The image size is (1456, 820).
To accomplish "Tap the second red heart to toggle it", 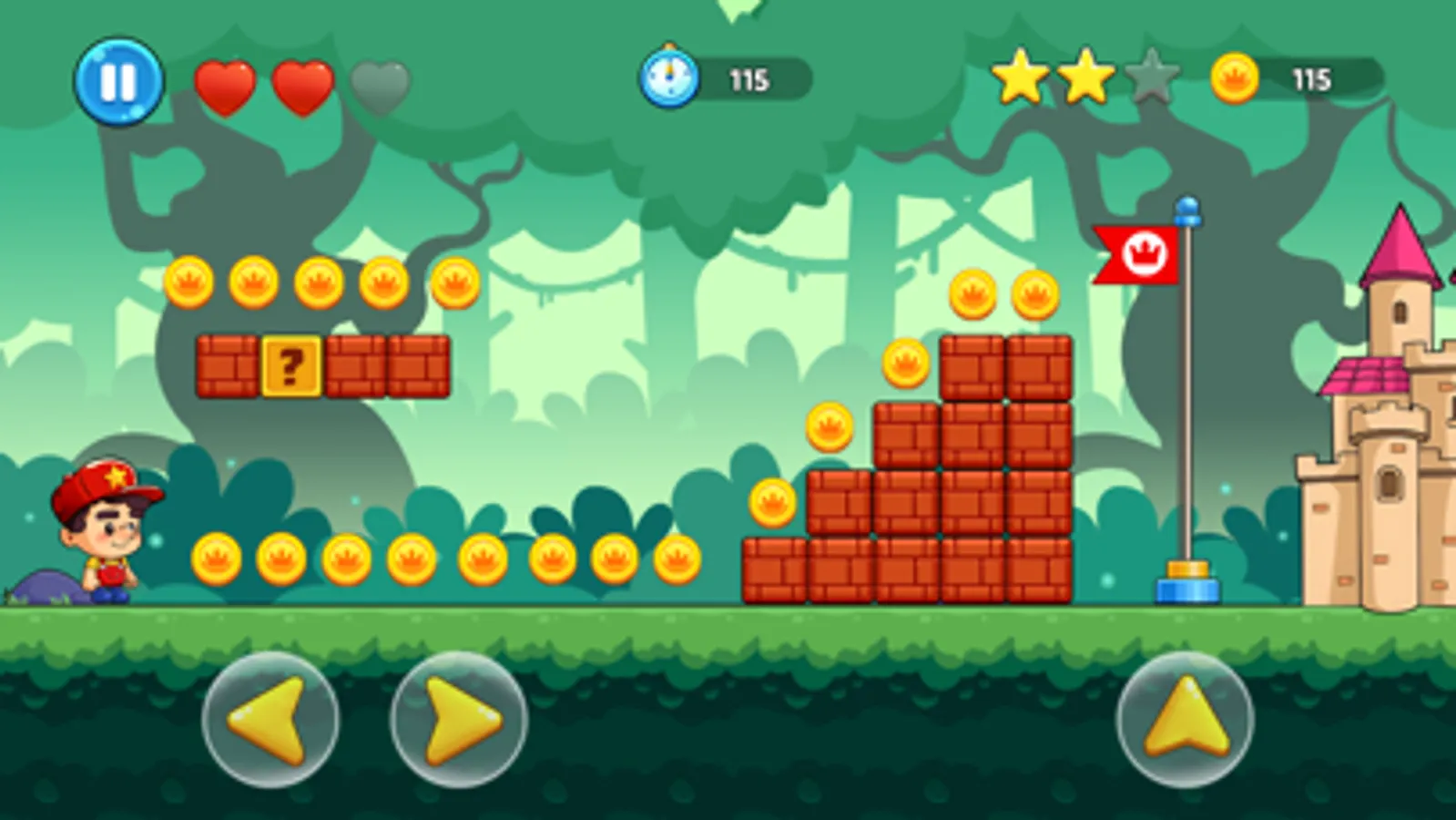I will pyautogui.click(x=305, y=83).
